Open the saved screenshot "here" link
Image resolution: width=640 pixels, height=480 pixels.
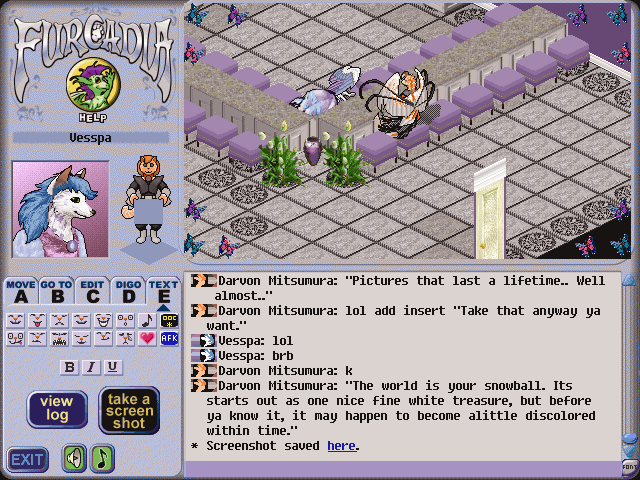click(x=340, y=446)
